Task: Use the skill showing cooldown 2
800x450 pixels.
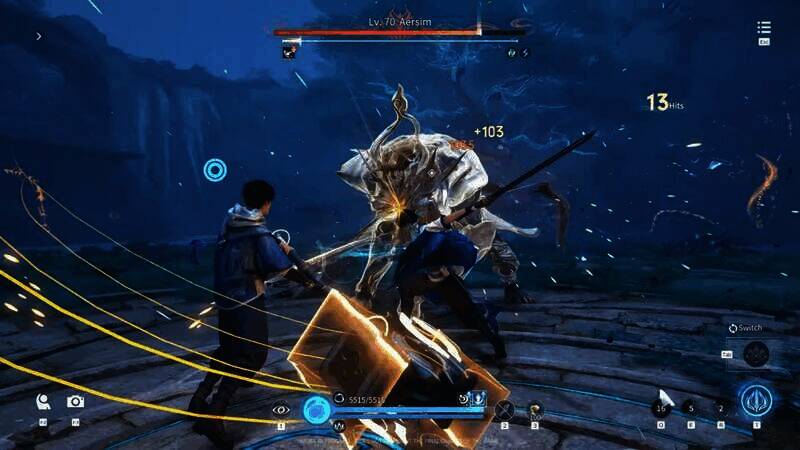Action: [721, 407]
